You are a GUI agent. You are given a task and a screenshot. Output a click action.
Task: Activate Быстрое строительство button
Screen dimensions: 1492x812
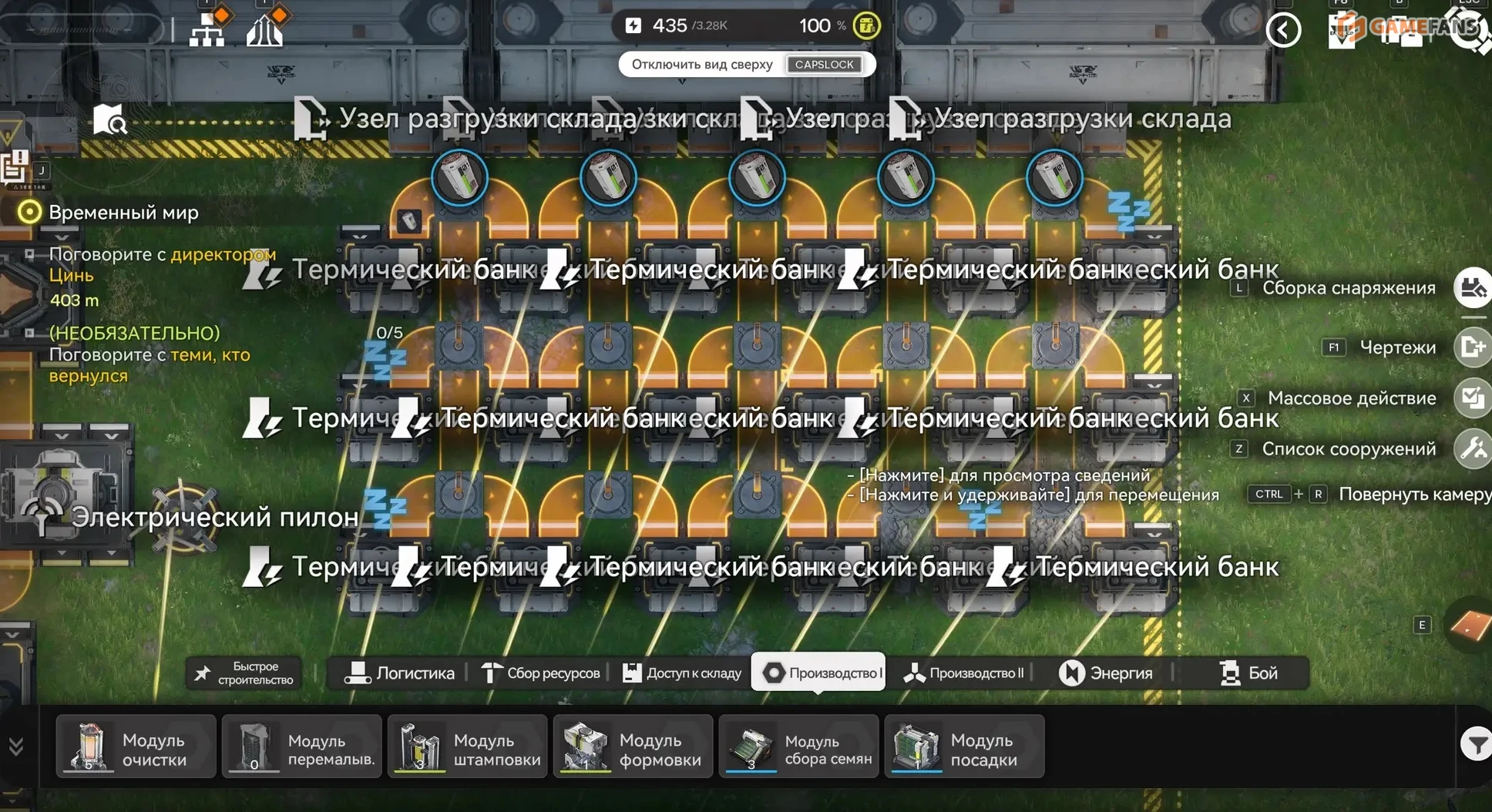pos(244,673)
